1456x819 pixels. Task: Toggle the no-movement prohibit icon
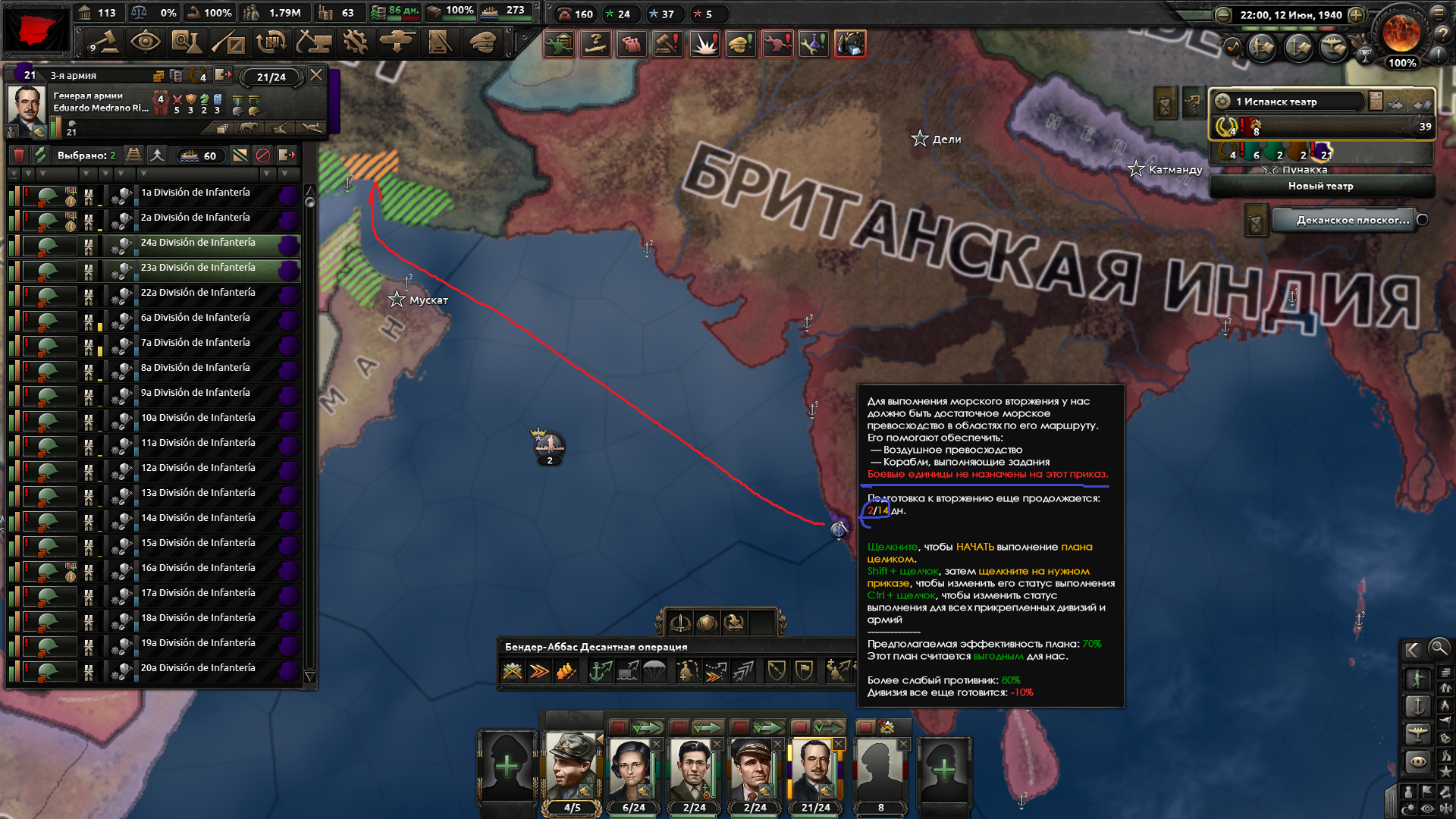click(264, 155)
